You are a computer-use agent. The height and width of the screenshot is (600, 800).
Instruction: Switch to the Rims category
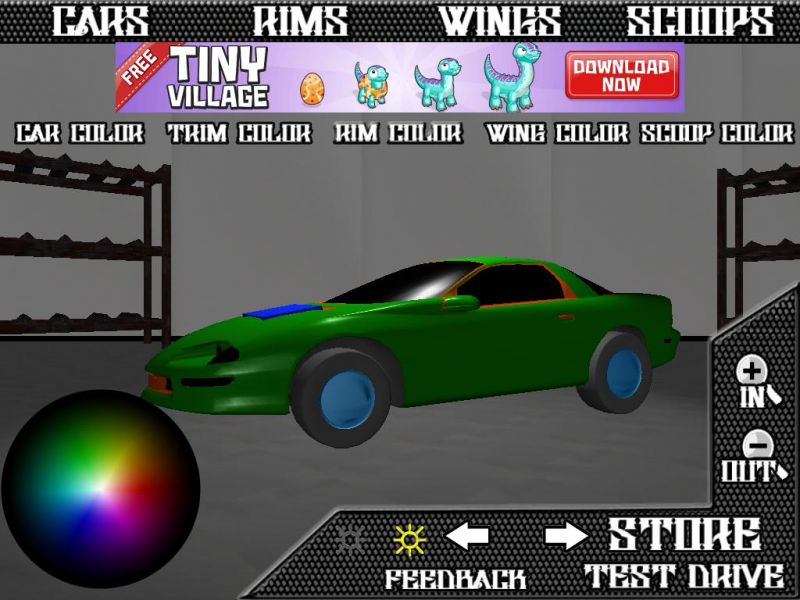click(300, 21)
